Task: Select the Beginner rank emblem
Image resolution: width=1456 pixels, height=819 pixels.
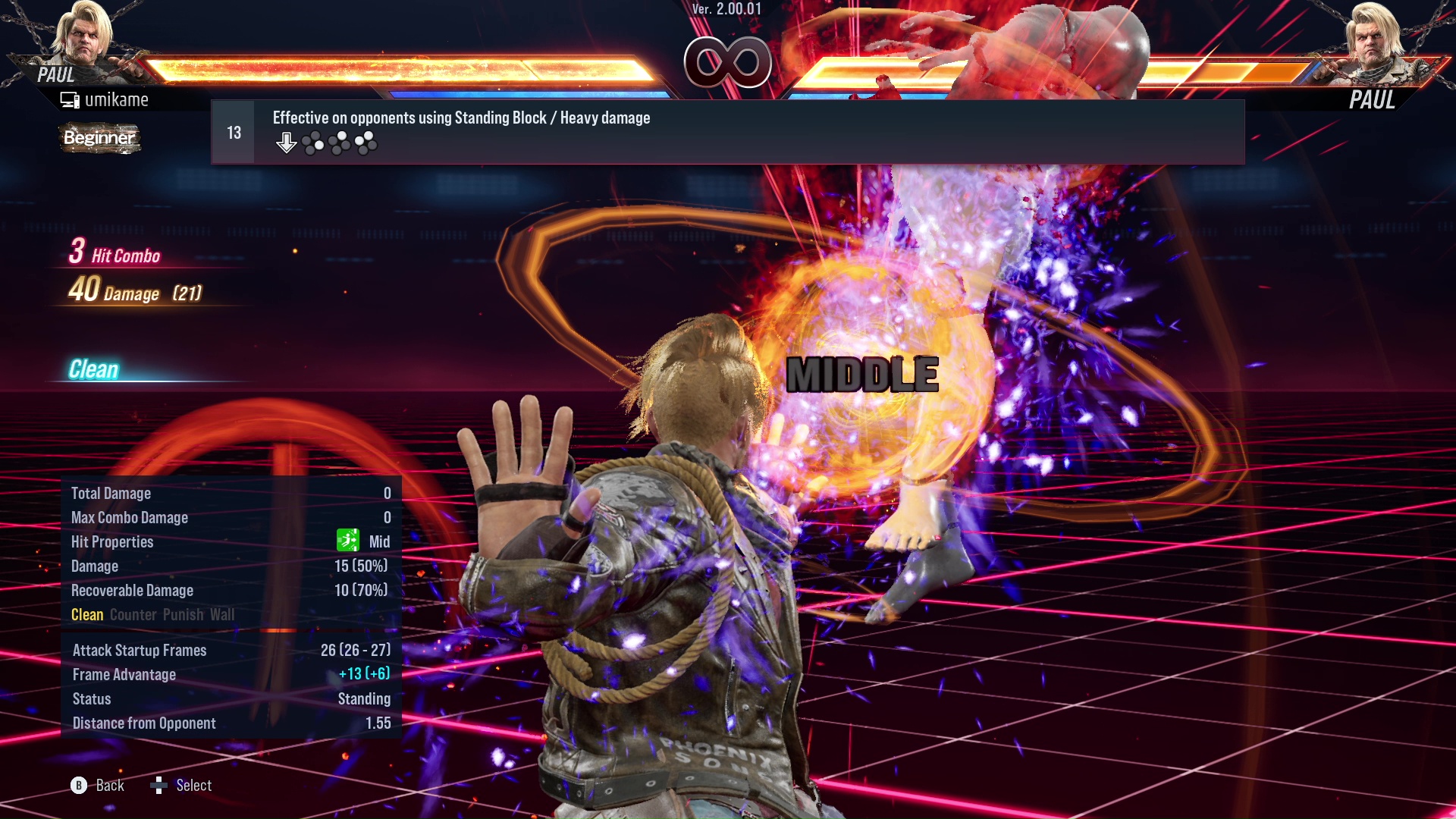Action: tap(99, 139)
